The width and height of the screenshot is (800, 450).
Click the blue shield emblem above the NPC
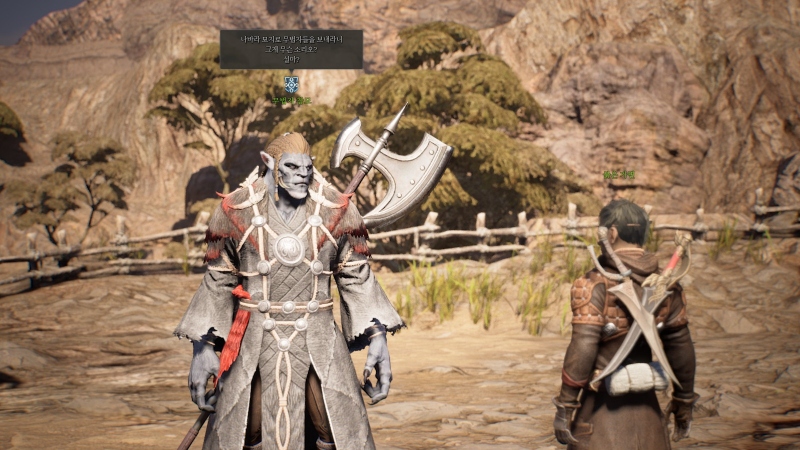click(291, 84)
